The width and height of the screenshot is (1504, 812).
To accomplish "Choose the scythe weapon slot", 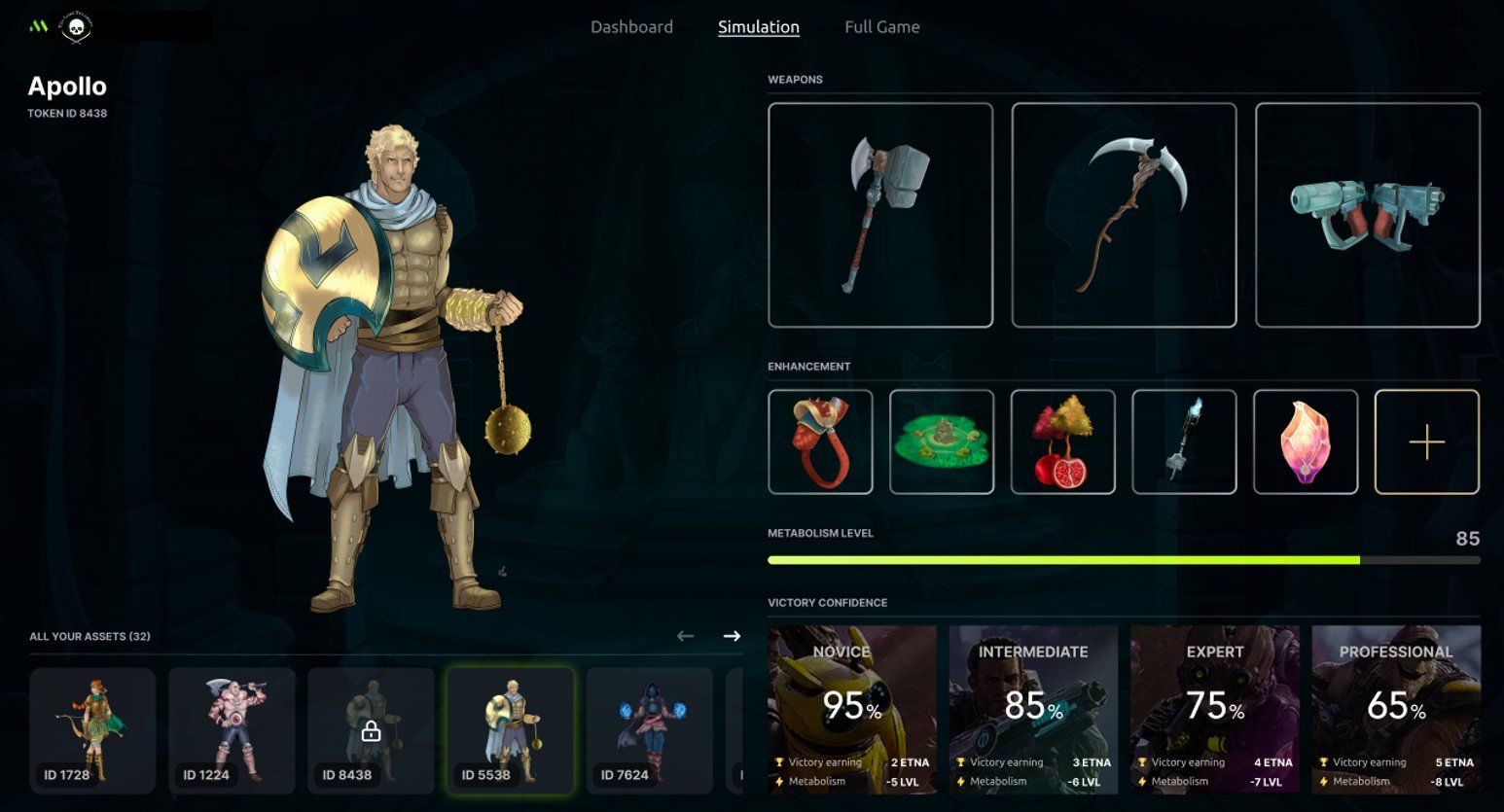I will (1124, 215).
